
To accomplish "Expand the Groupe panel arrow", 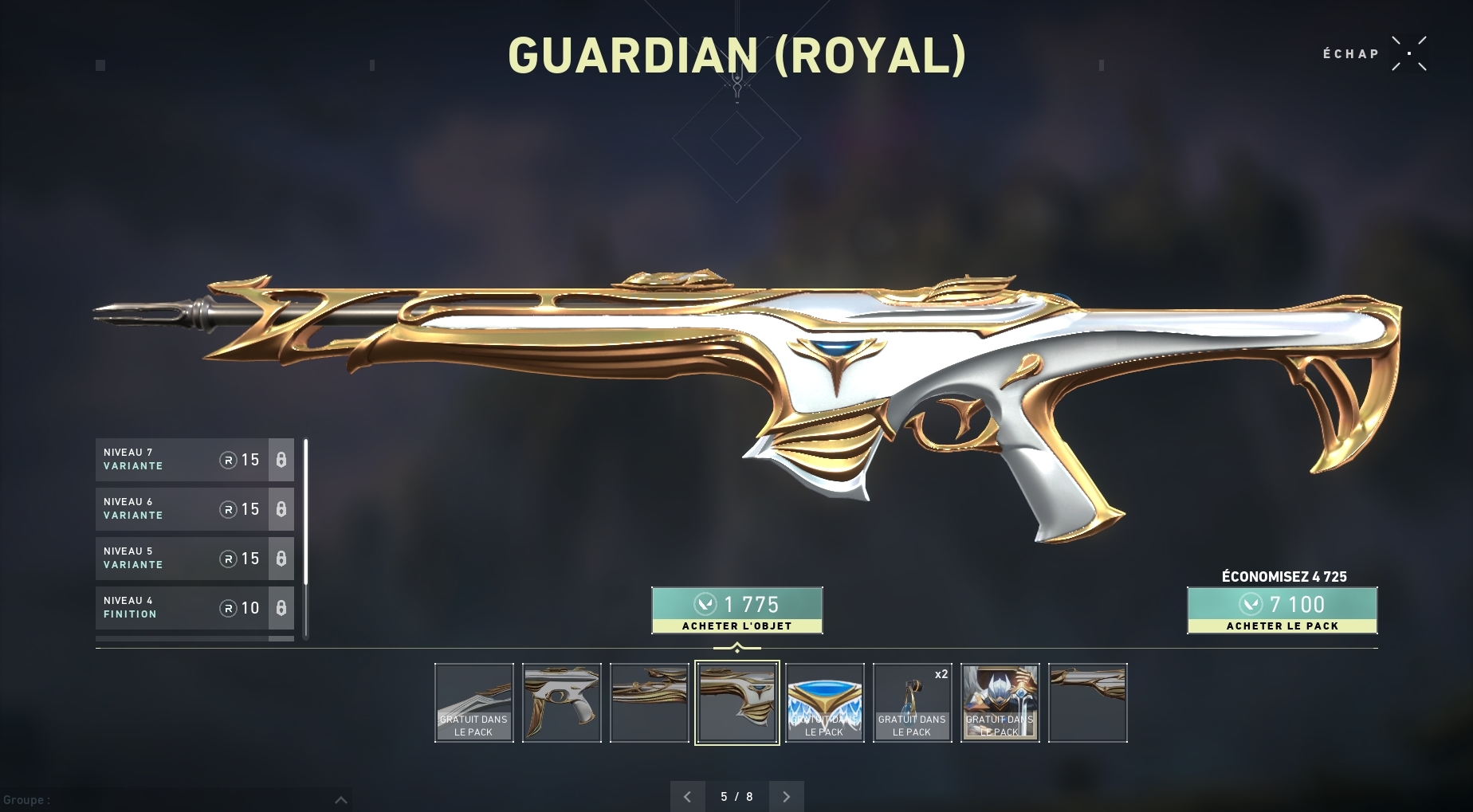I will pyautogui.click(x=341, y=799).
